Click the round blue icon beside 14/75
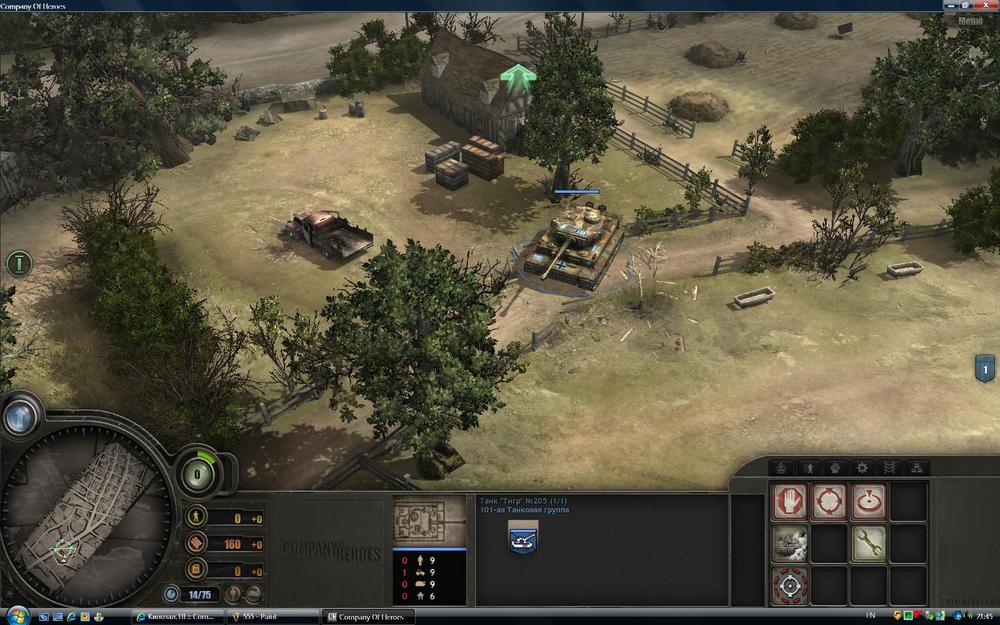Image resolution: width=1000 pixels, height=625 pixels. 172,593
